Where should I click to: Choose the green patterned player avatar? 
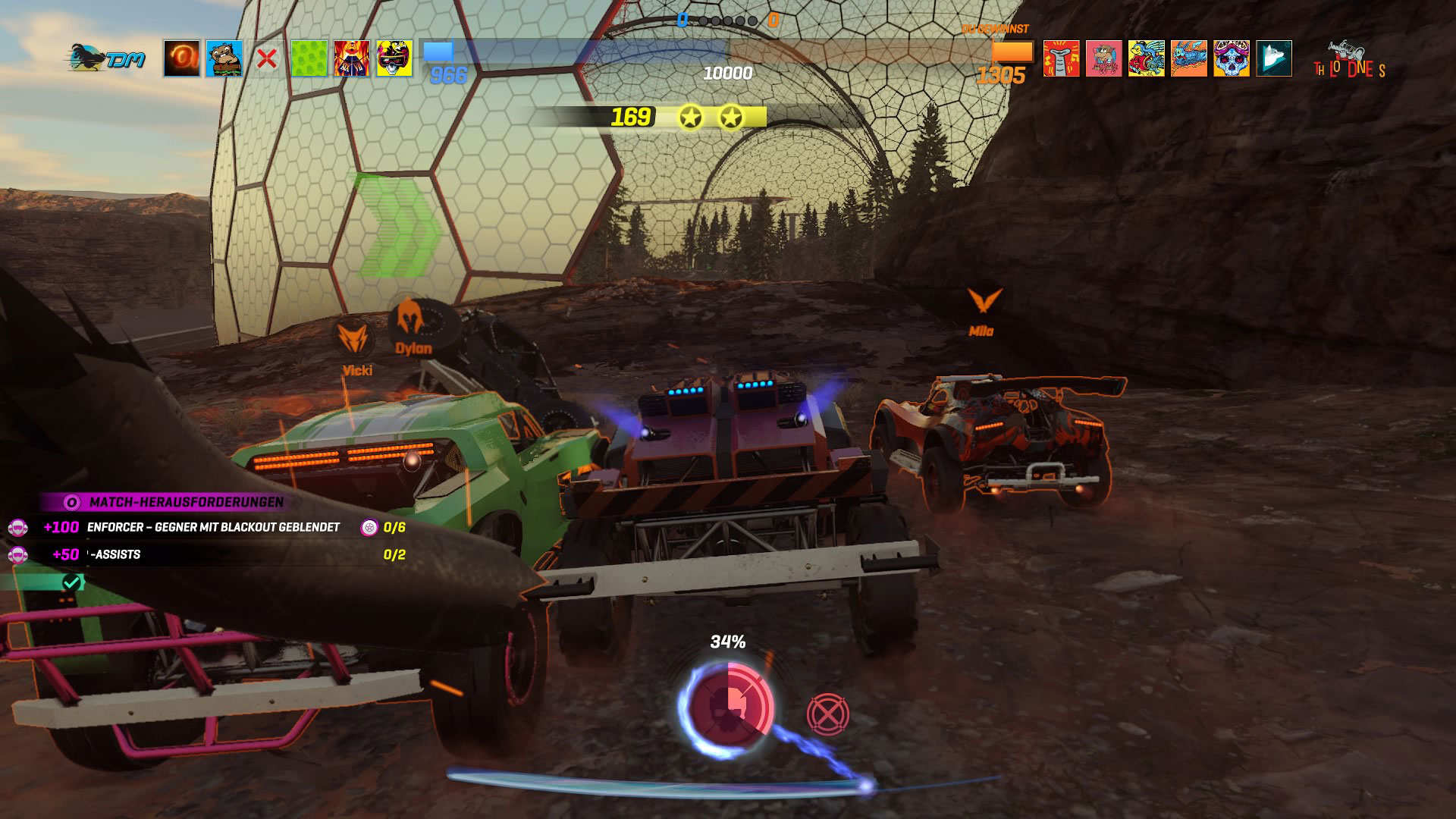pyautogui.click(x=309, y=58)
